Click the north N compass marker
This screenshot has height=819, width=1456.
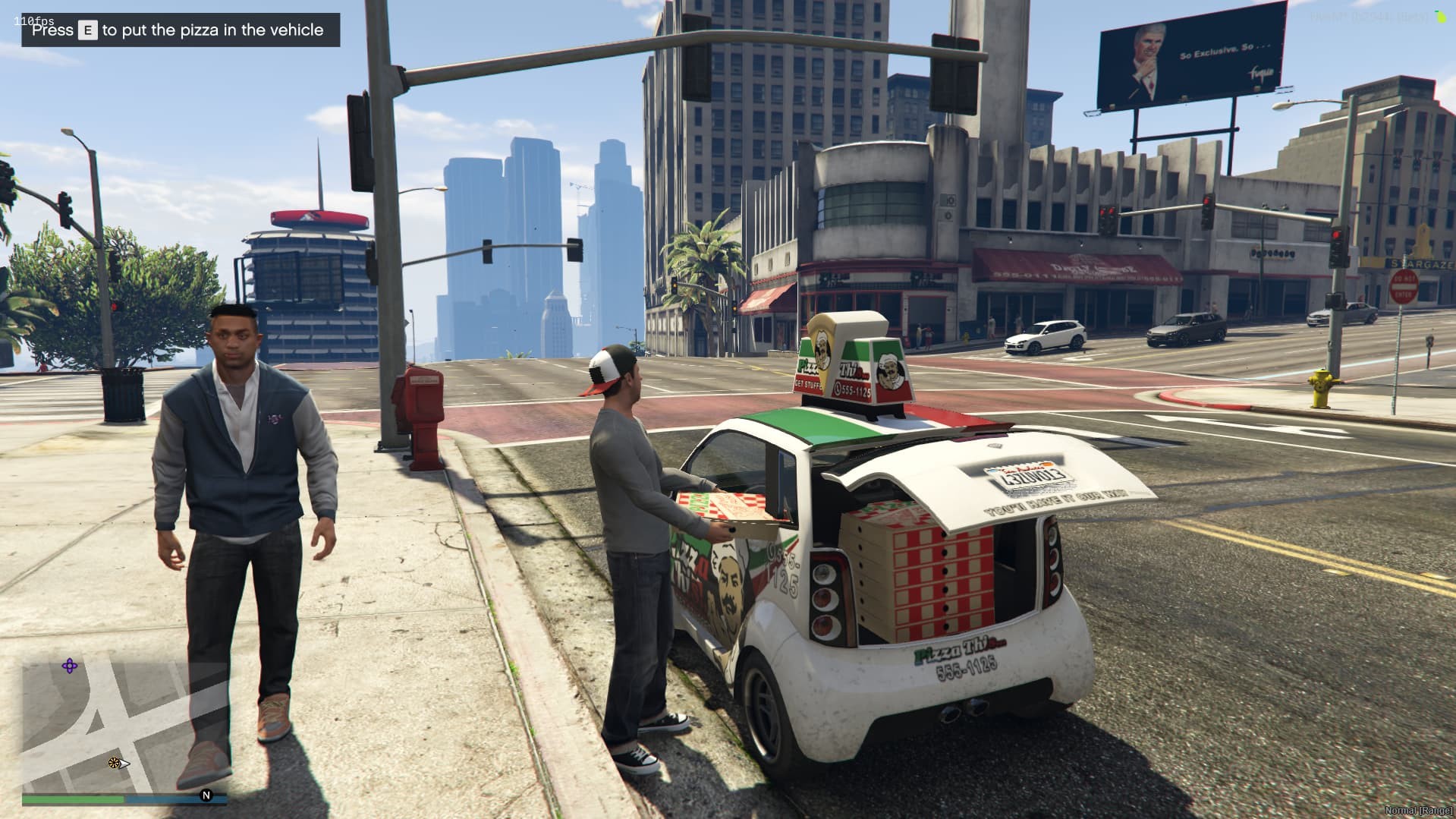(x=206, y=795)
